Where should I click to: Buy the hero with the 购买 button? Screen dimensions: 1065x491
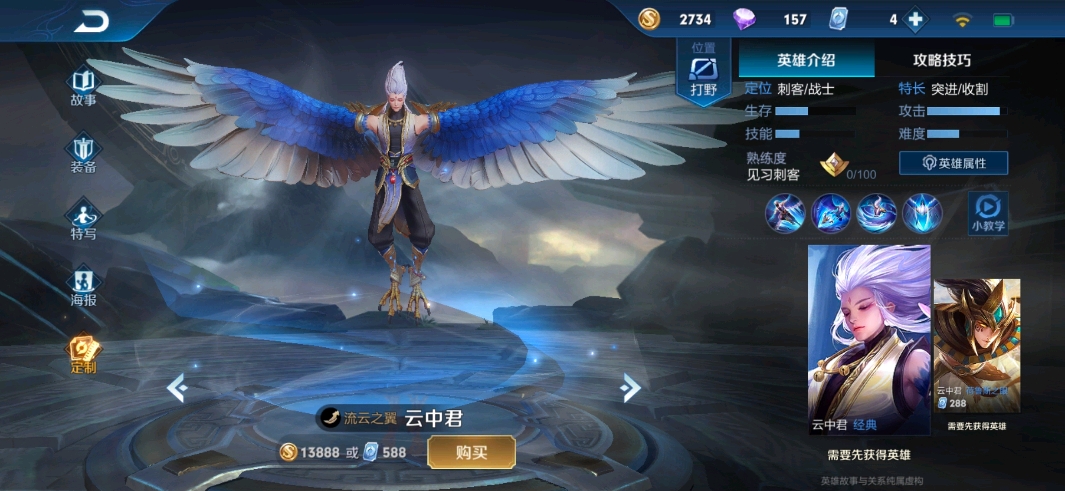click(x=471, y=452)
